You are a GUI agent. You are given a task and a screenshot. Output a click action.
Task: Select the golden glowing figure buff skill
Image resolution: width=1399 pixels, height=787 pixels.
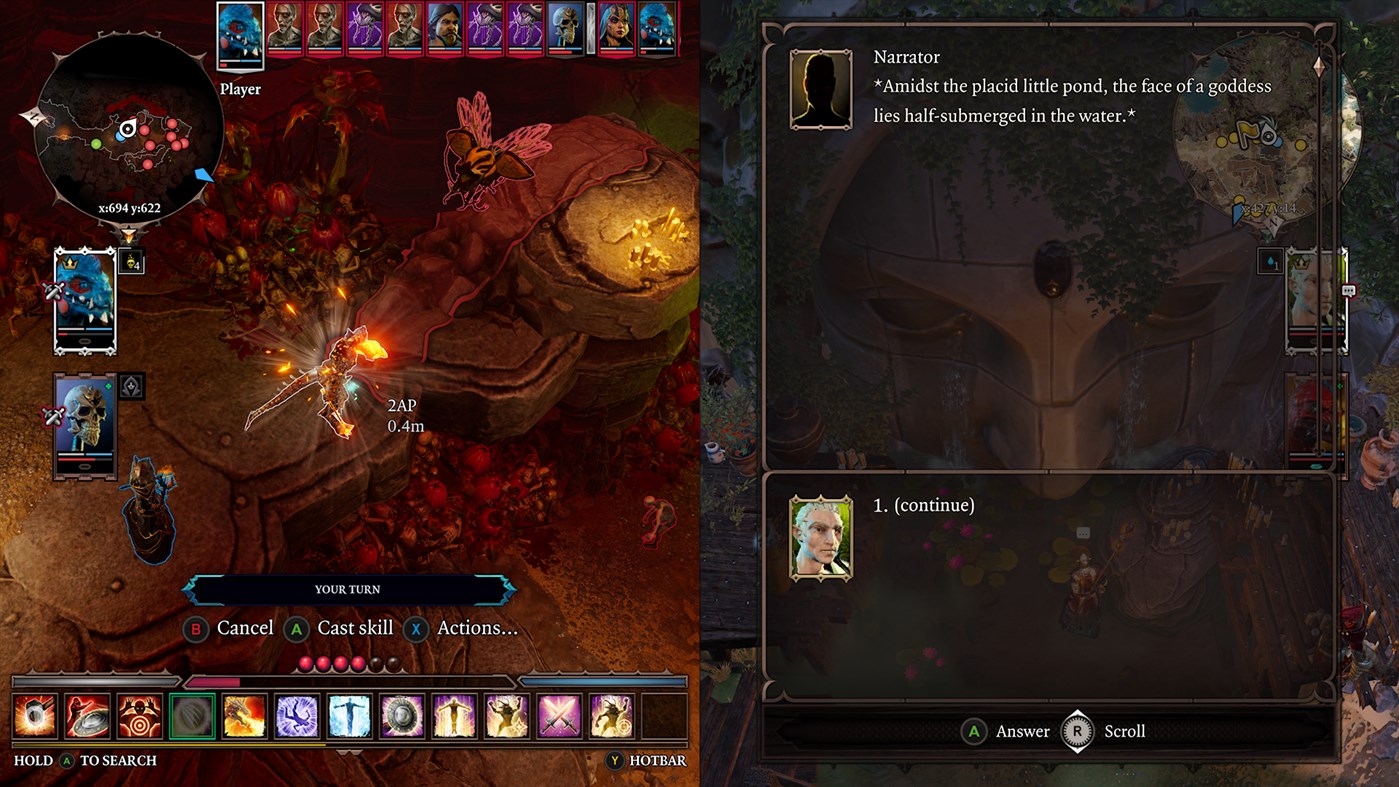tap(454, 715)
